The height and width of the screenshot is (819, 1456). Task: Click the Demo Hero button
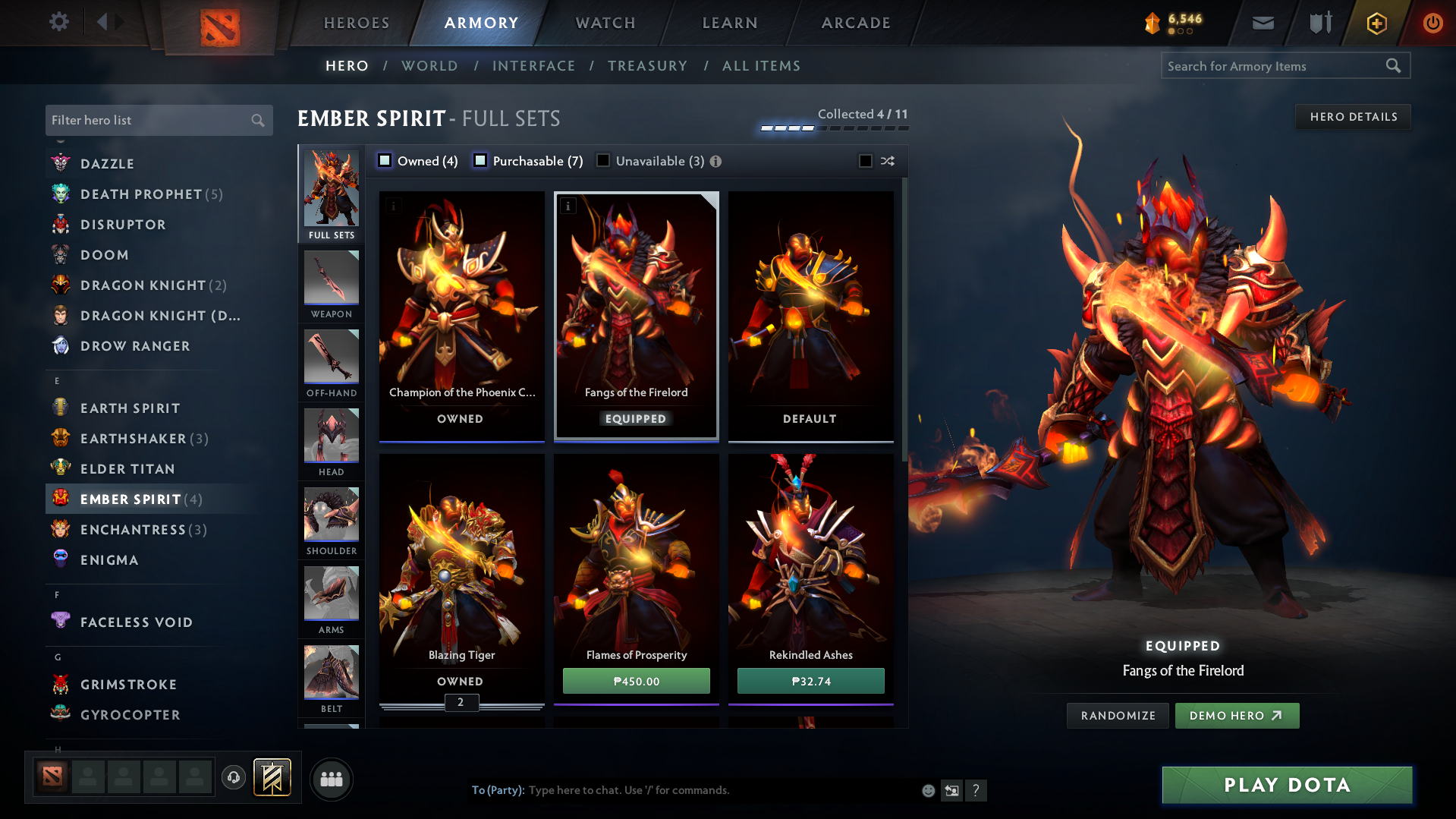[x=1236, y=715]
